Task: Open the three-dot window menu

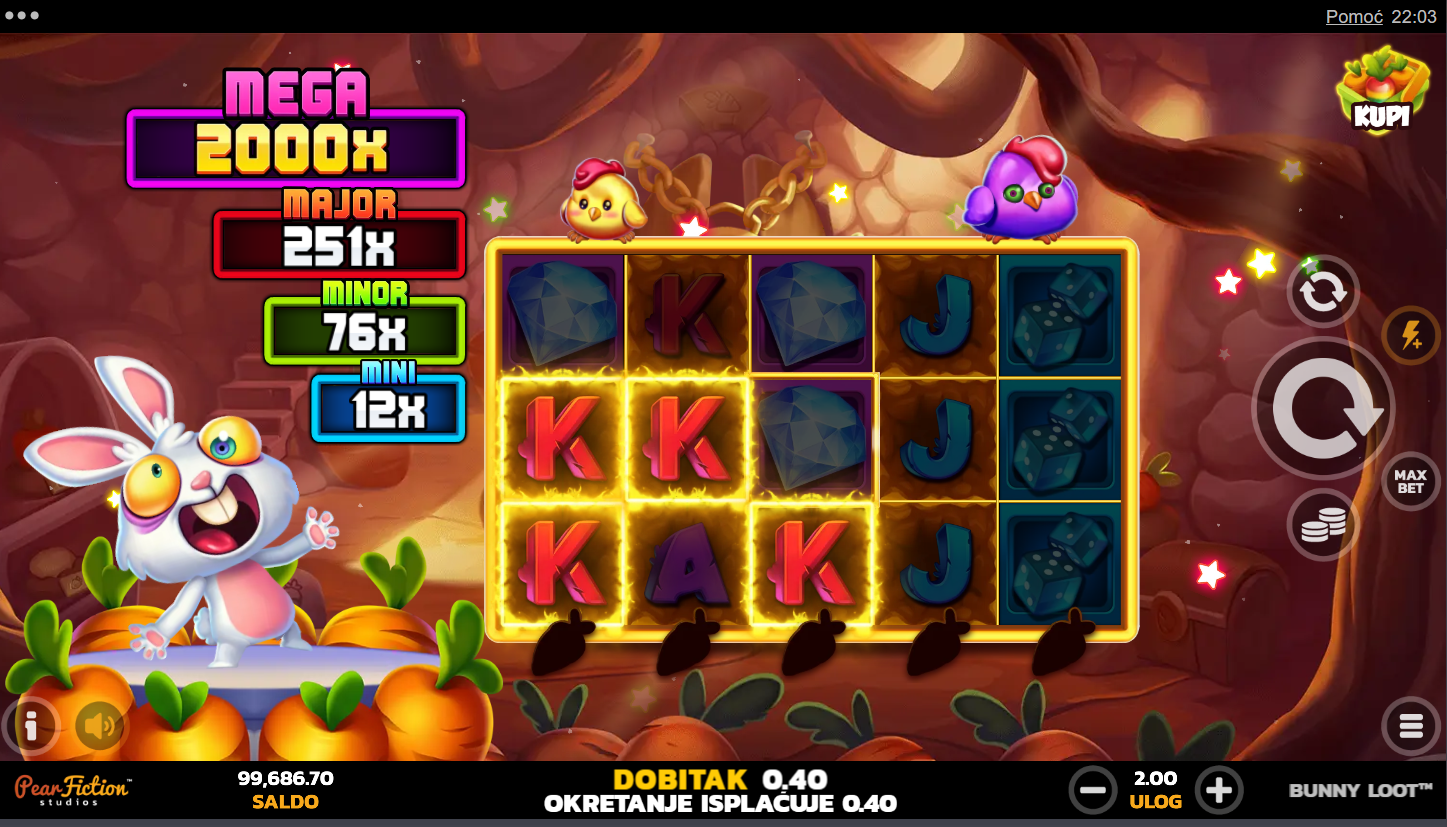Action: [x=22, y=16]
